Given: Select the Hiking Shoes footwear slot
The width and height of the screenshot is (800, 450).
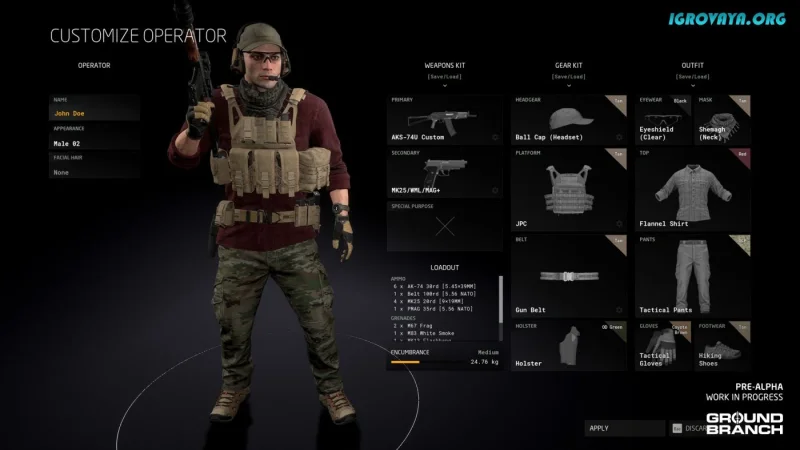Looking at the screenshot, I should (x=723, y=345).
